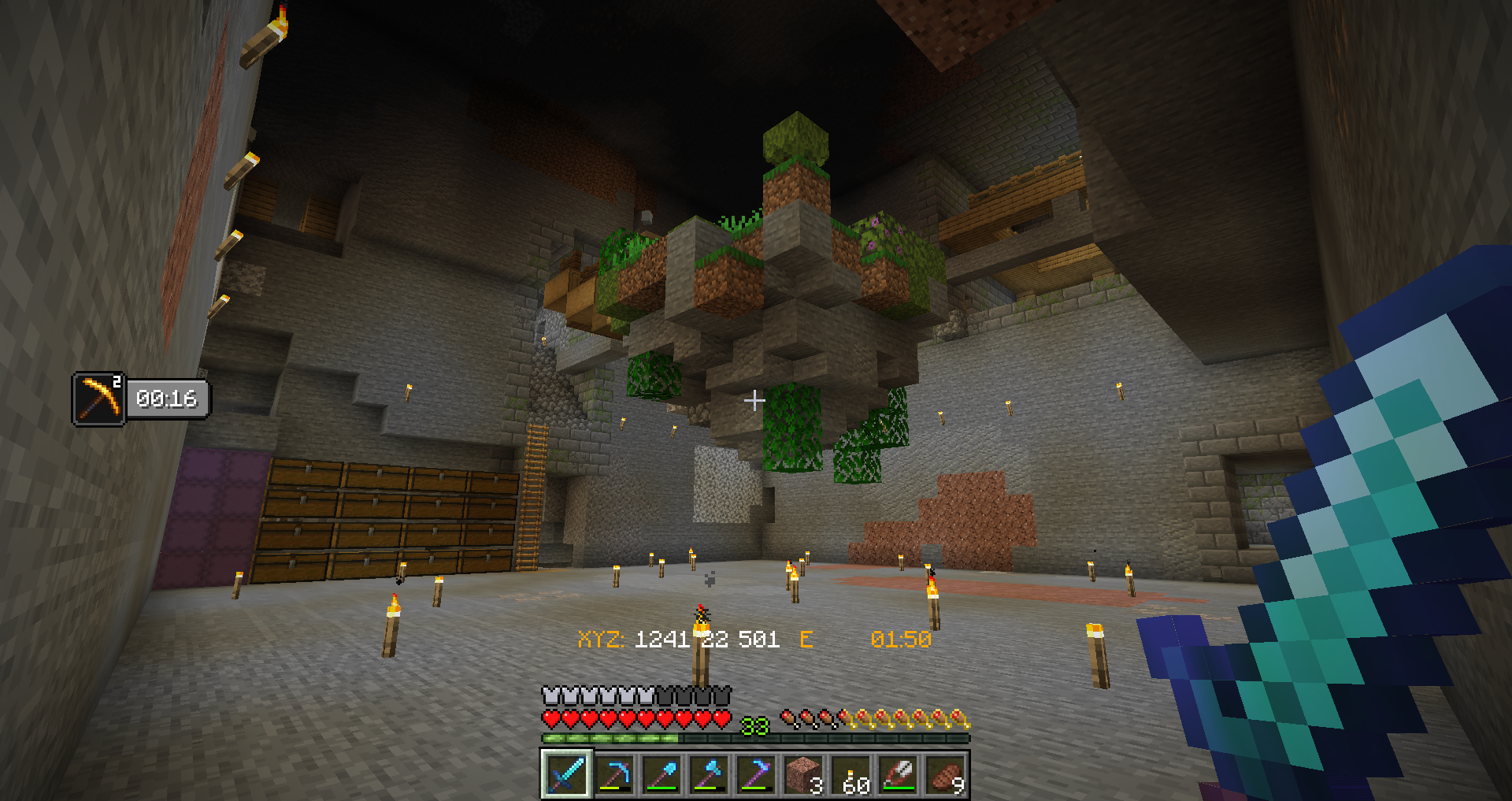Screen dimensions: 1512x801
Task: Click the Haste pickaxe status effect icon
Action: click(99, 399)
